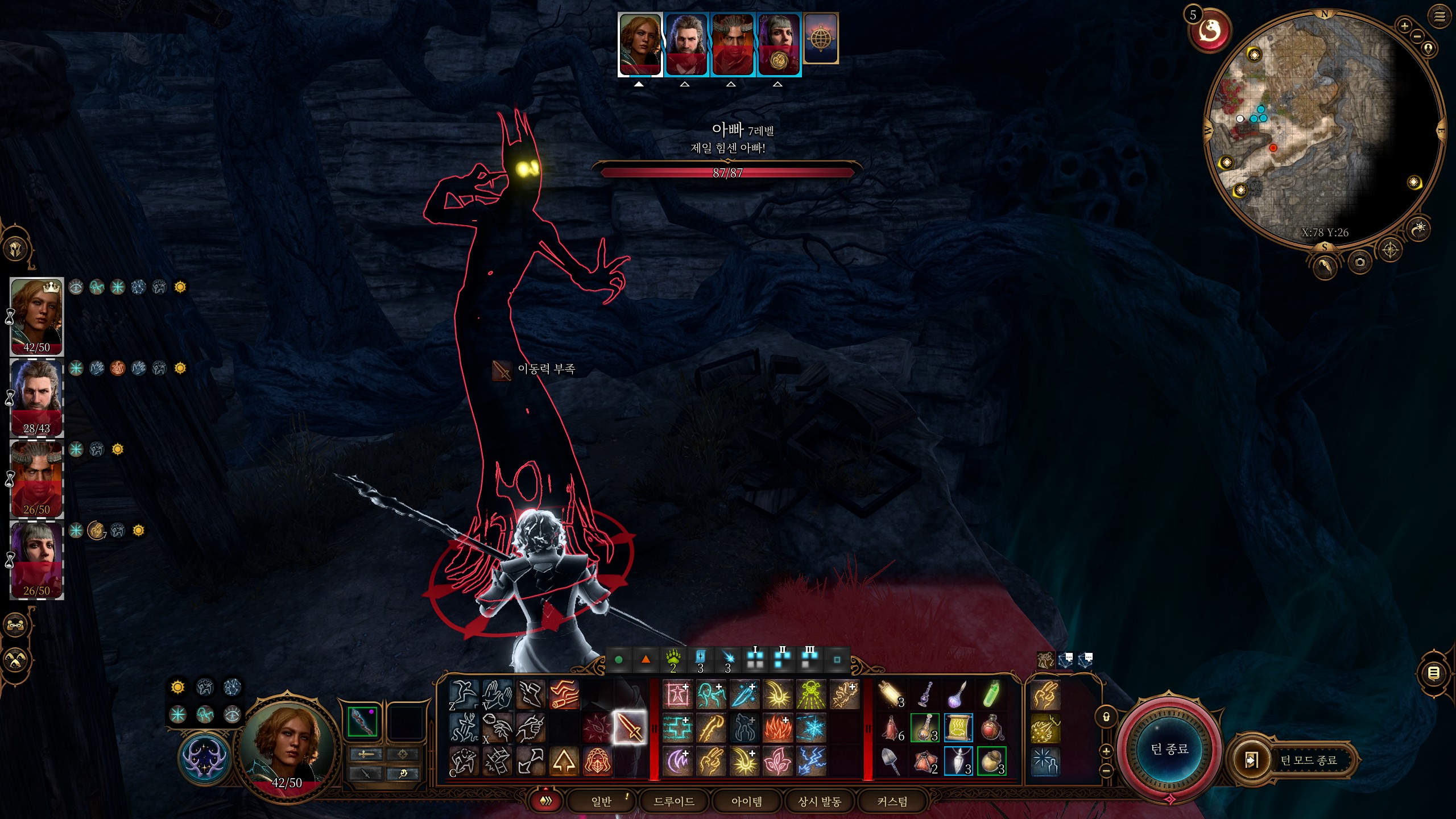Cast the orange flame spell icon
1456x819 pixels.
tap(777, 728)
